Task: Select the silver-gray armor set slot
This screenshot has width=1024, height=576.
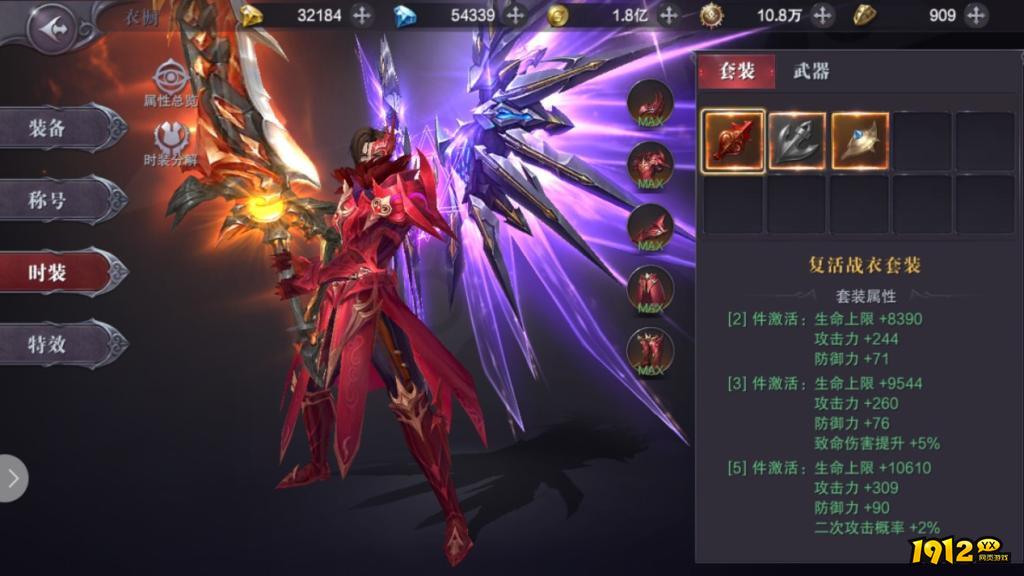Action: pyautogui.click(x=797, y=140)
